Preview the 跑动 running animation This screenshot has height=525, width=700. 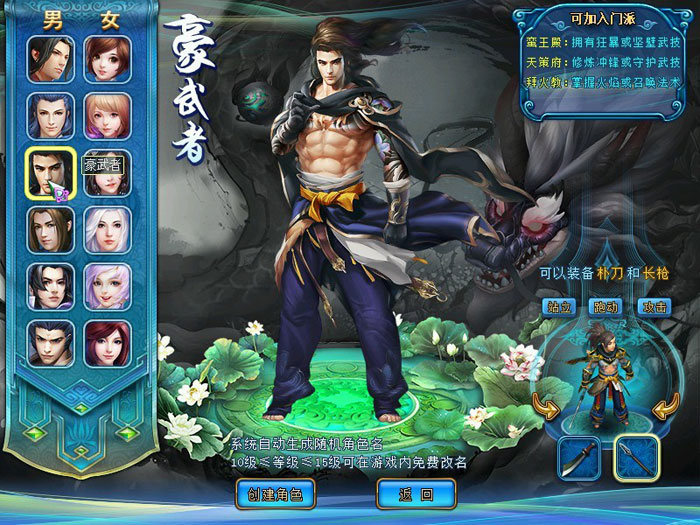click(x=606, y=306)
